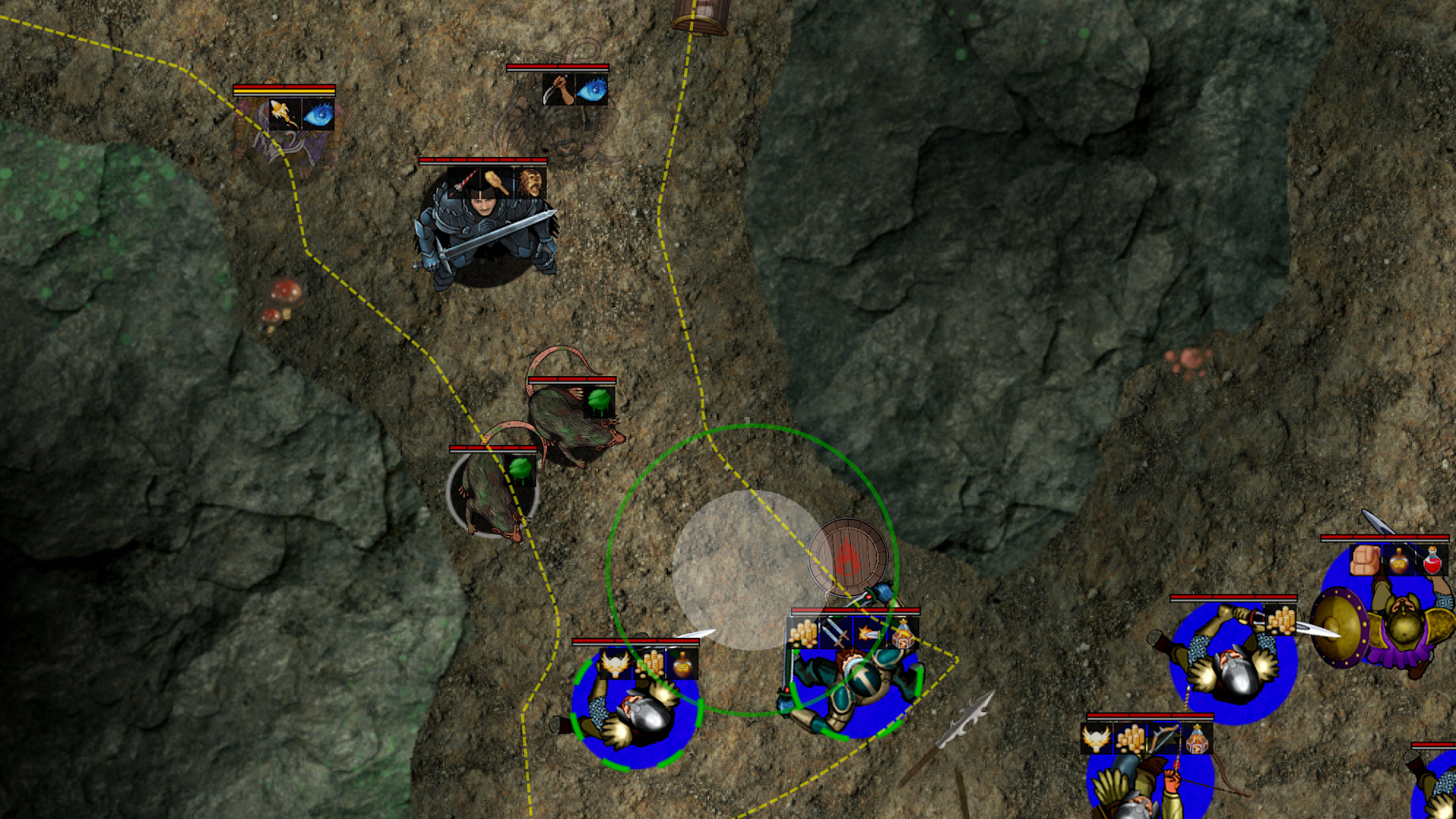
Task: Click the orange potion icon over the bottom-left dwarf
Action: point(682,664)
